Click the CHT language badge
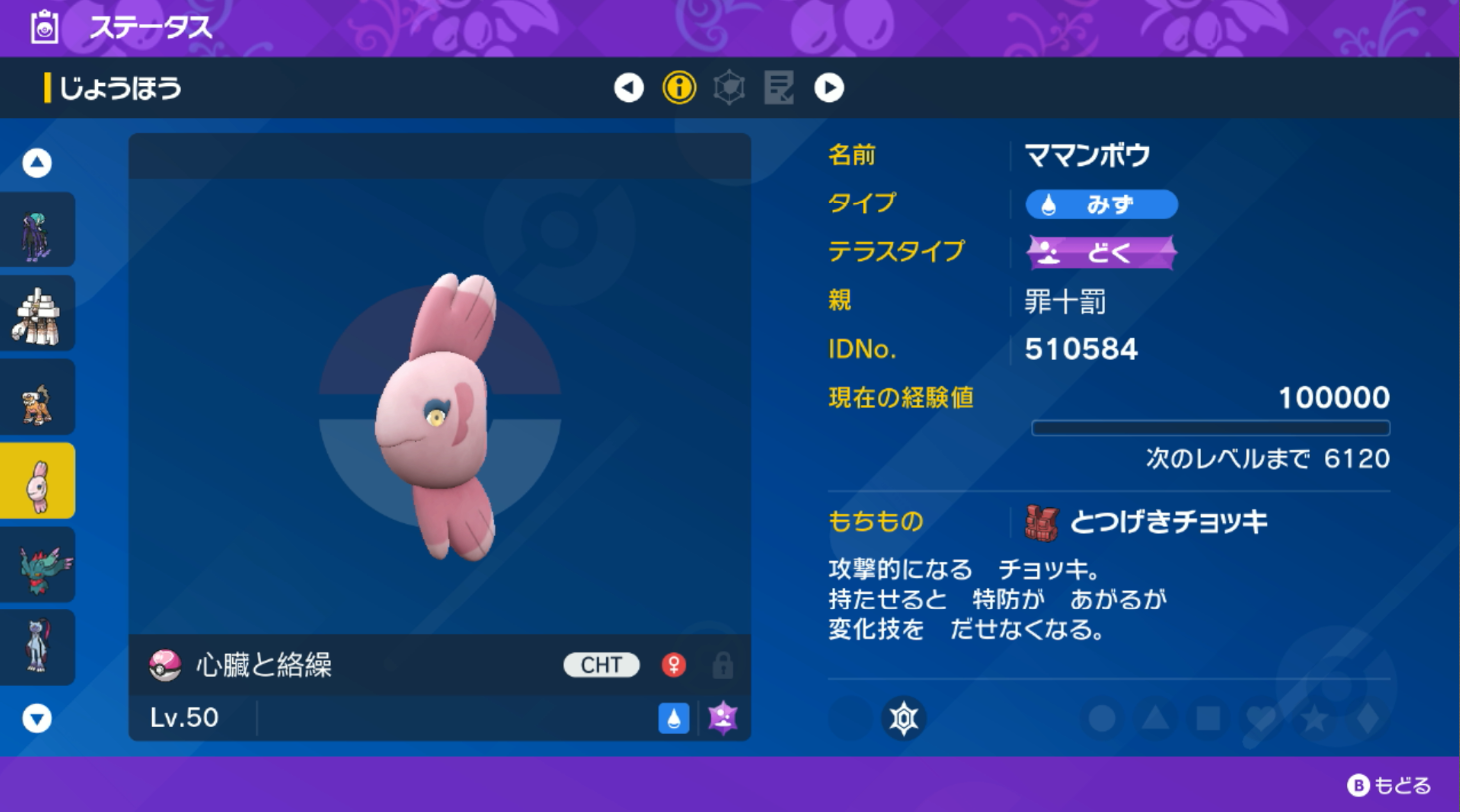 (600, 665)
